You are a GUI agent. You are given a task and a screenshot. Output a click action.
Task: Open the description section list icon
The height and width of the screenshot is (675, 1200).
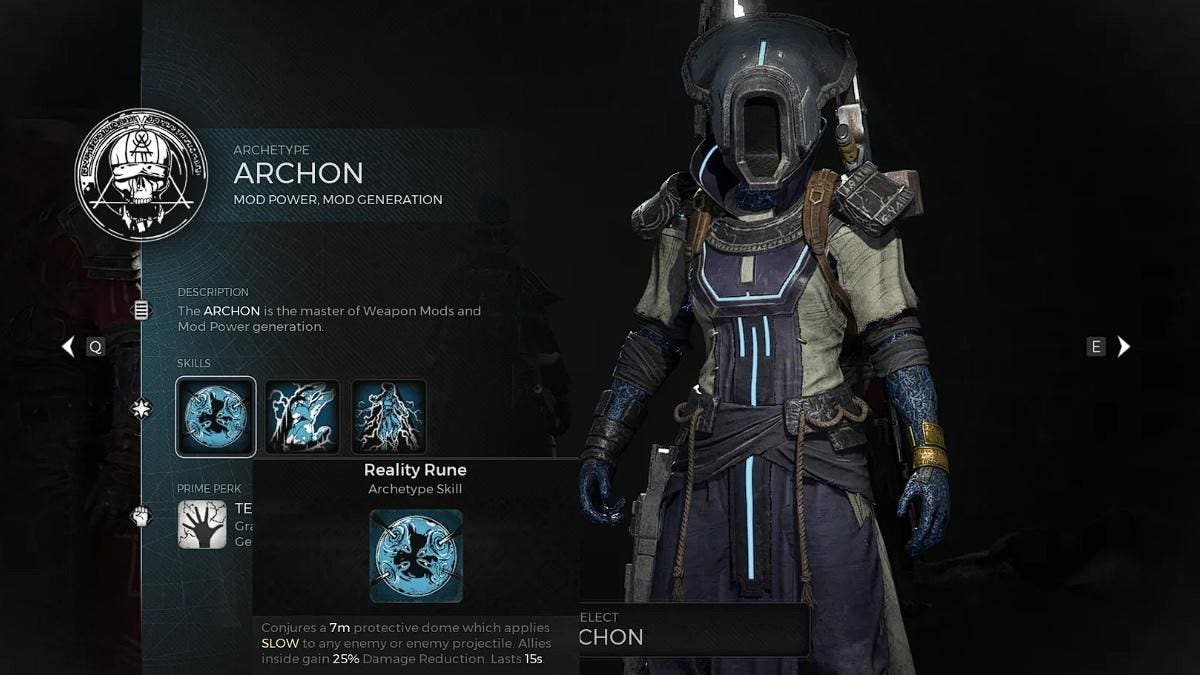tap(141, 311)
